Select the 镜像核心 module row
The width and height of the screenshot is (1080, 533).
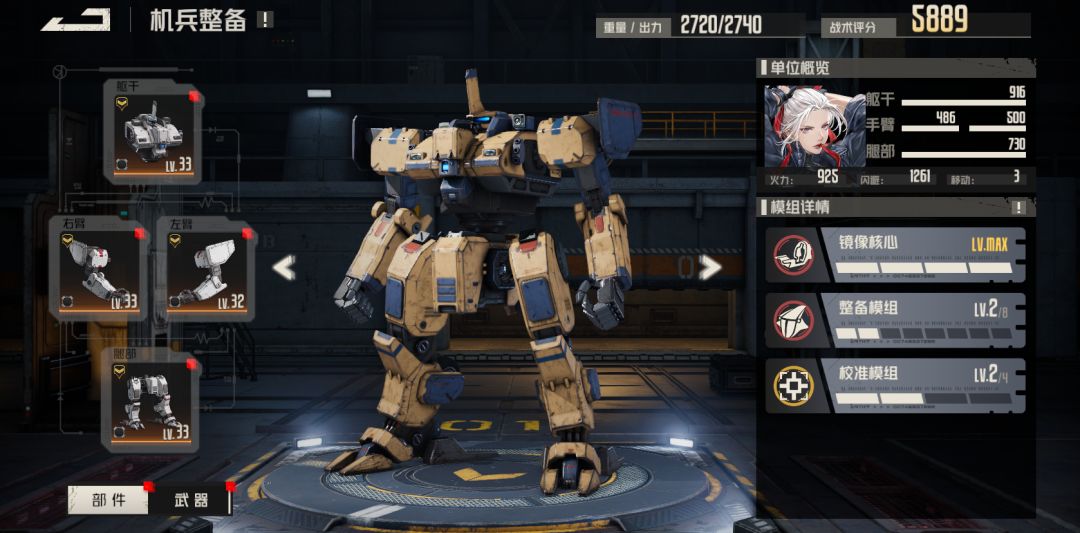[x=895, y=255]
